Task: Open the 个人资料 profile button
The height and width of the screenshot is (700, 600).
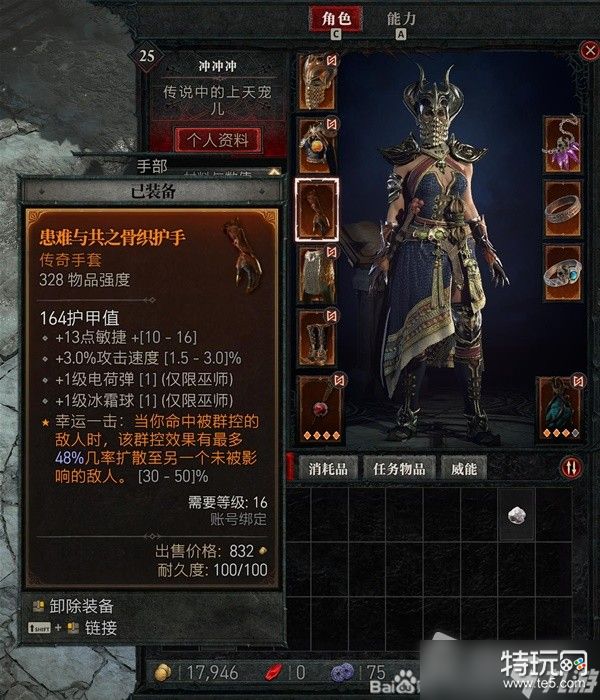Action: tap(217, 139)
